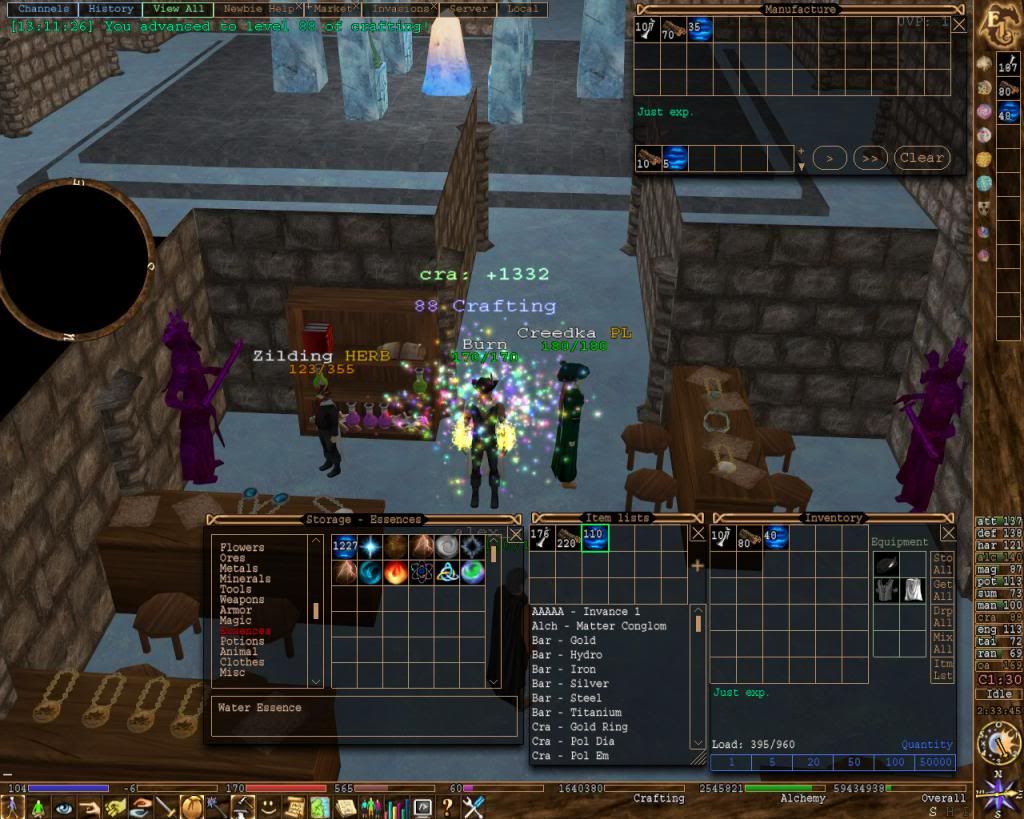Viewport: 1024px width, 819px height.
Task: Open options with the wrench and screwdriver icon
Action: (x=473, y=806)
